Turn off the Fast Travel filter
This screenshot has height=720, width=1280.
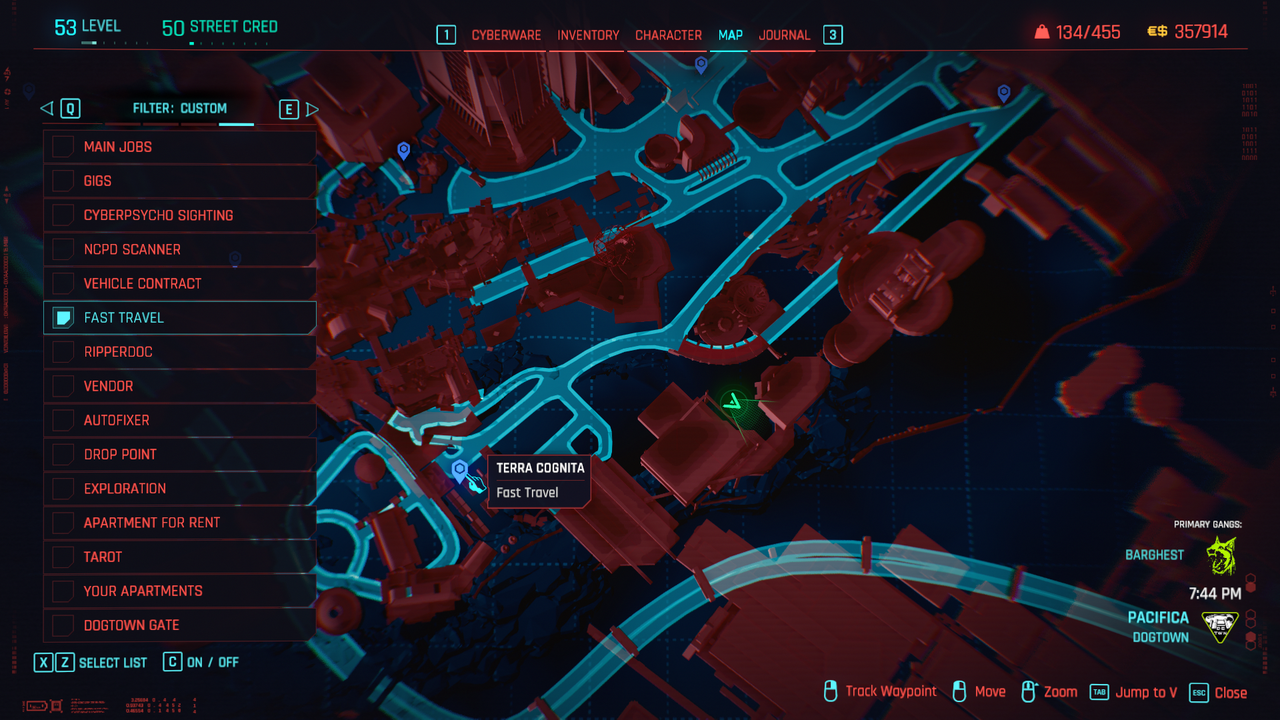pyautogui.click(x=63, y=318)
